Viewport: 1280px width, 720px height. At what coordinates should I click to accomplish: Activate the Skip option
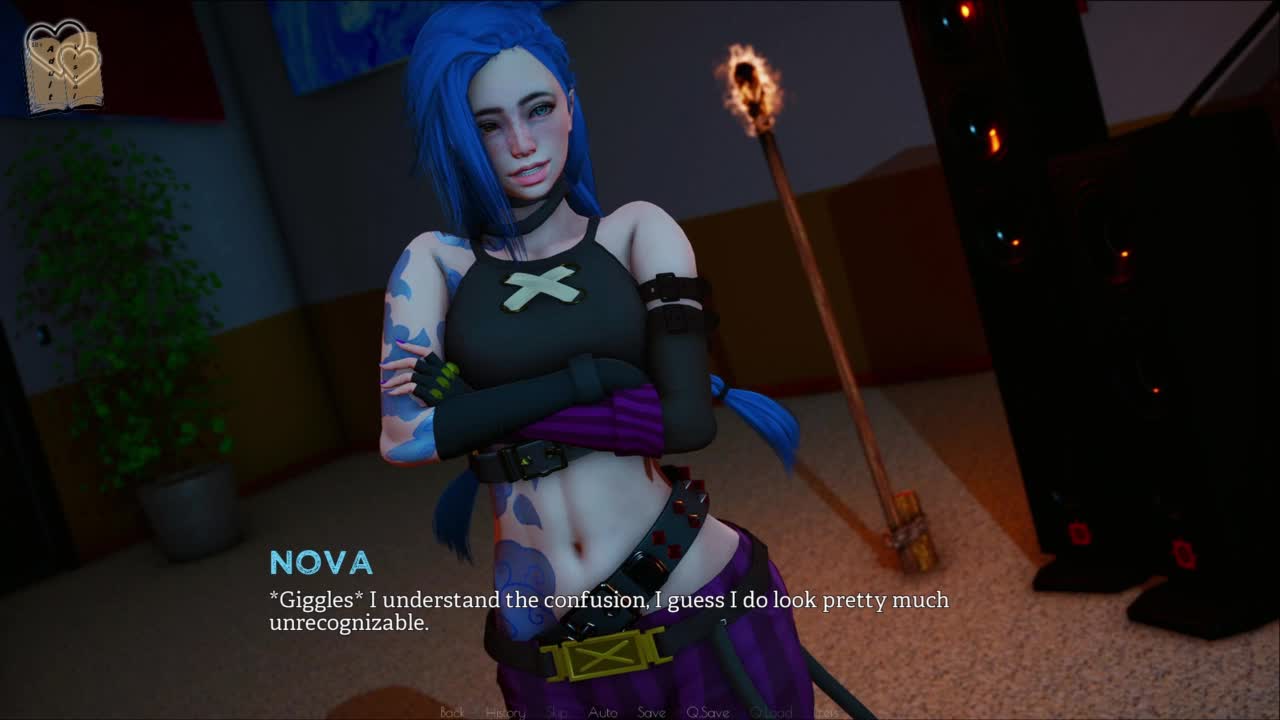pos(557,712)
